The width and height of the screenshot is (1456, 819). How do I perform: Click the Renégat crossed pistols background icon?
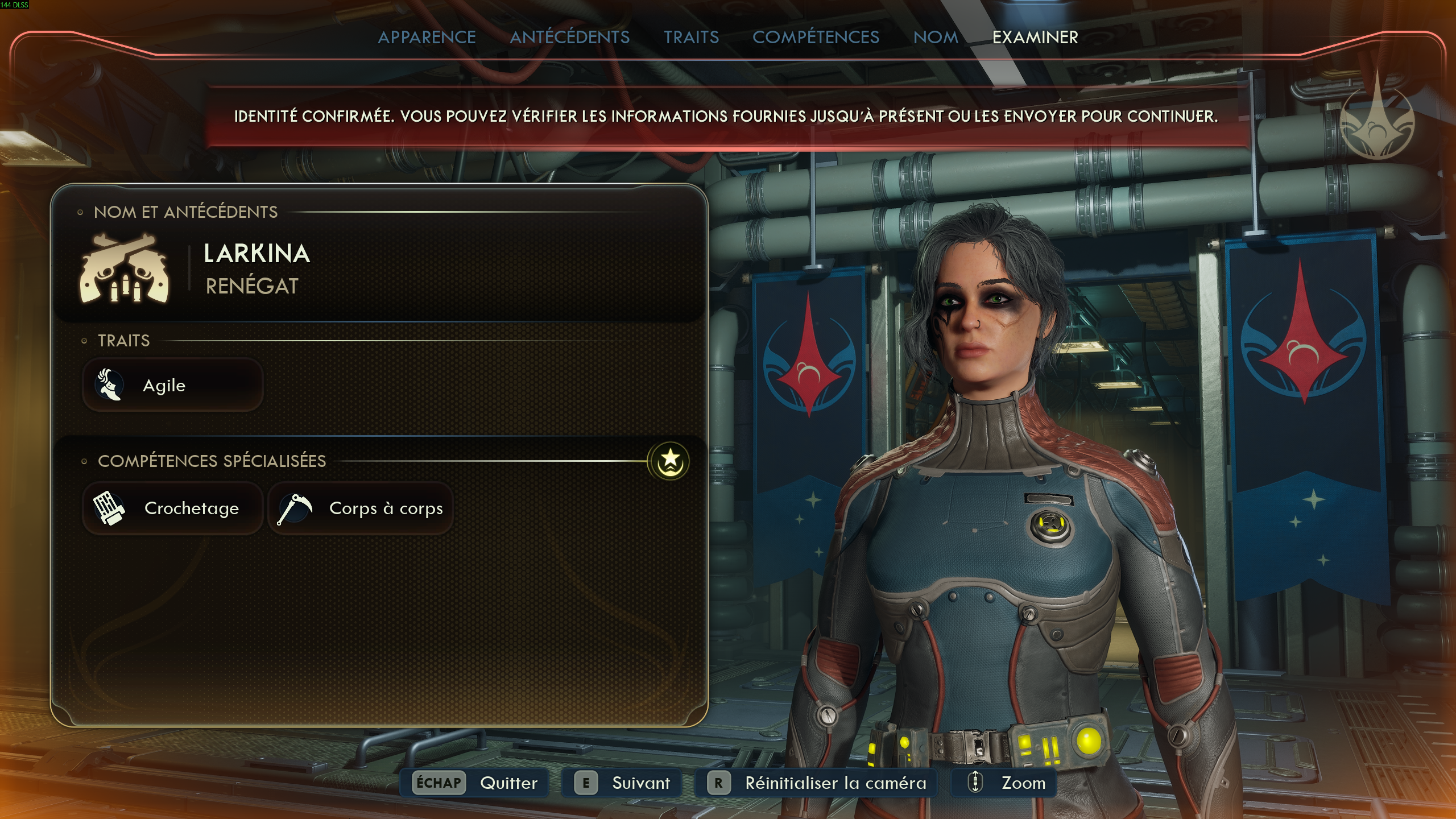click(x=124, y=268)
